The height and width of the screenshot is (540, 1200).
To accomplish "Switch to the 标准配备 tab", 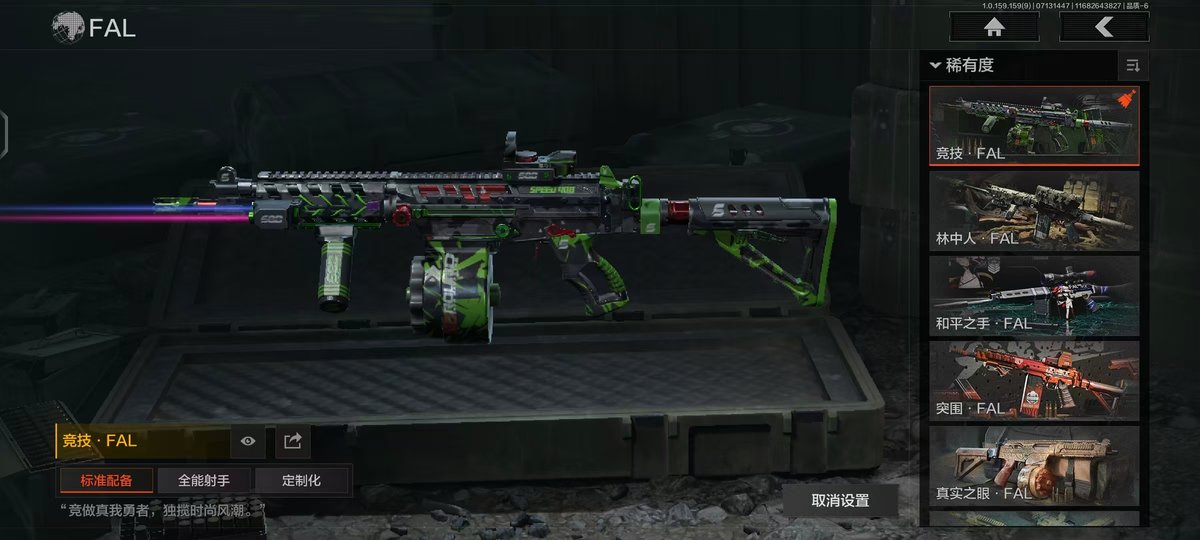I will [x=105, y=480].
